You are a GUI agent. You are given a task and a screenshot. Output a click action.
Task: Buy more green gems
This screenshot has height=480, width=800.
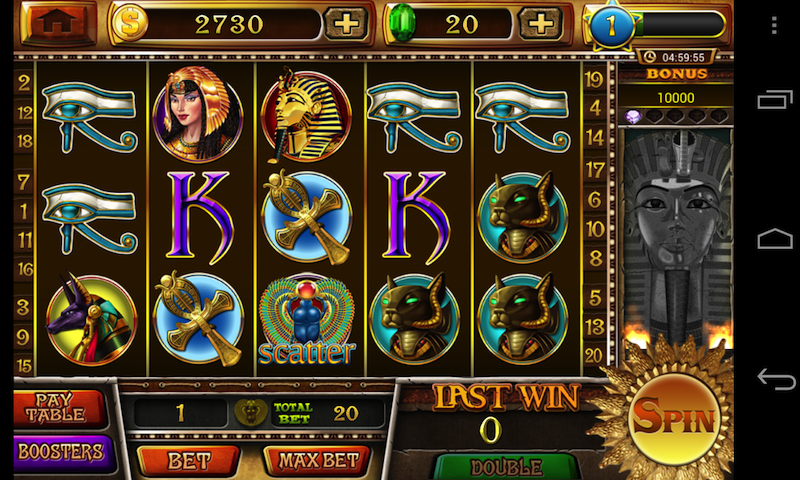click(540, 24)
